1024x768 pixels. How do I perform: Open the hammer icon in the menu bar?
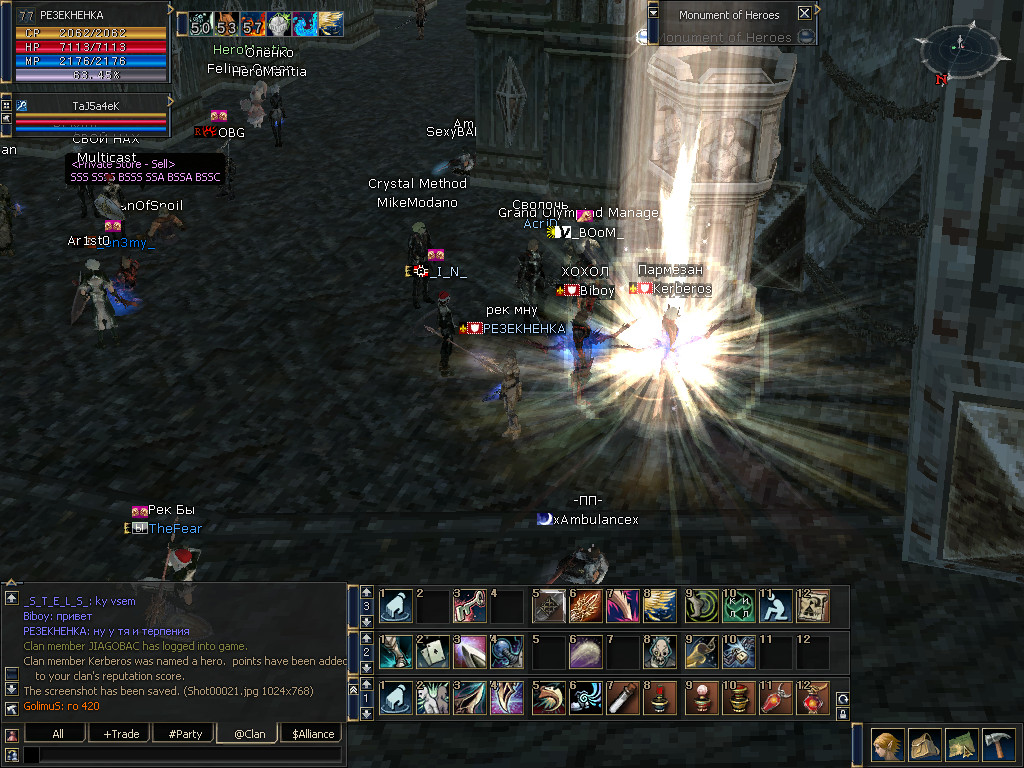pyautogui.click(x=996, y=745)
